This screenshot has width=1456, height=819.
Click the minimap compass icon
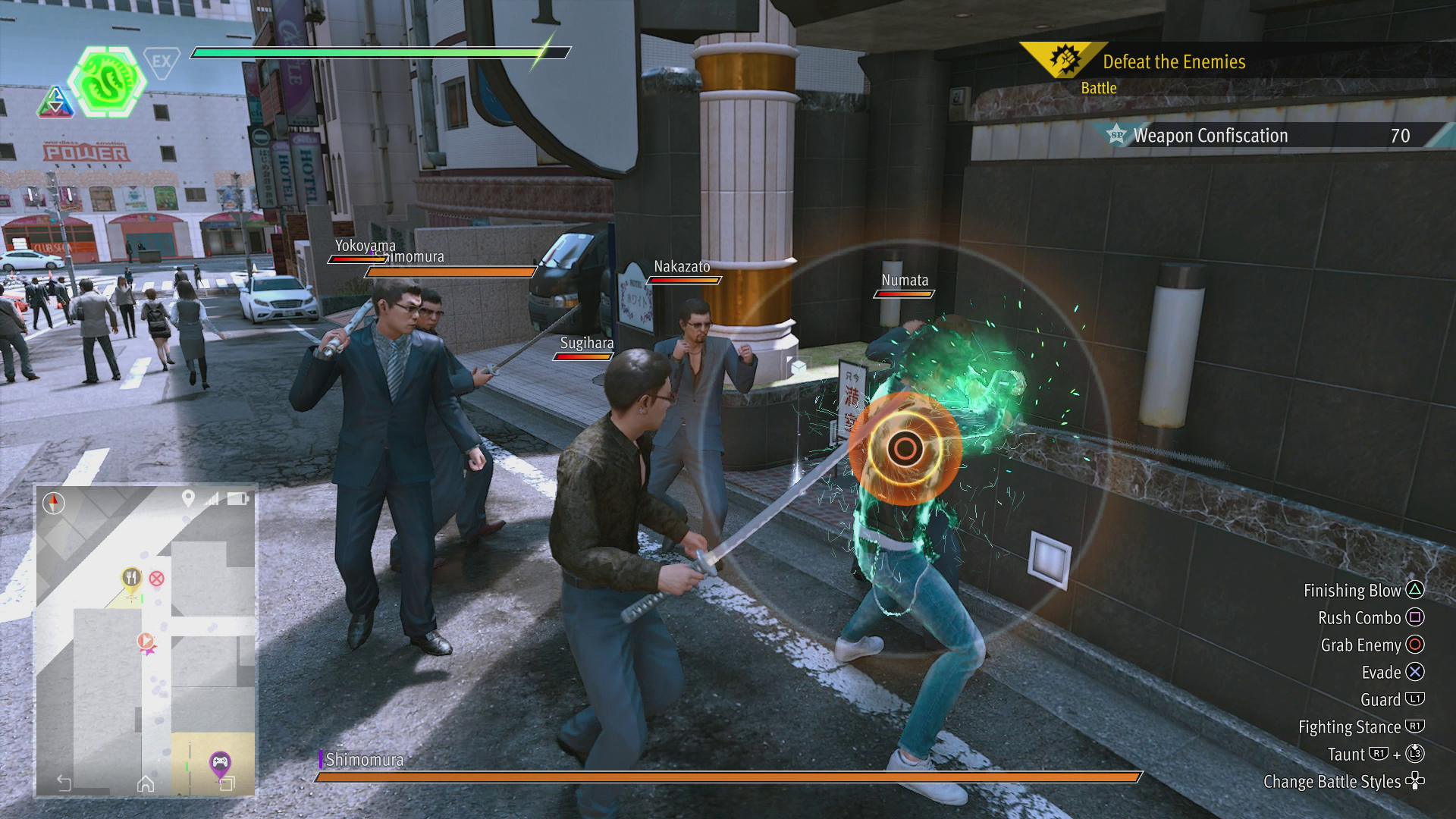(x=54, y=503)
